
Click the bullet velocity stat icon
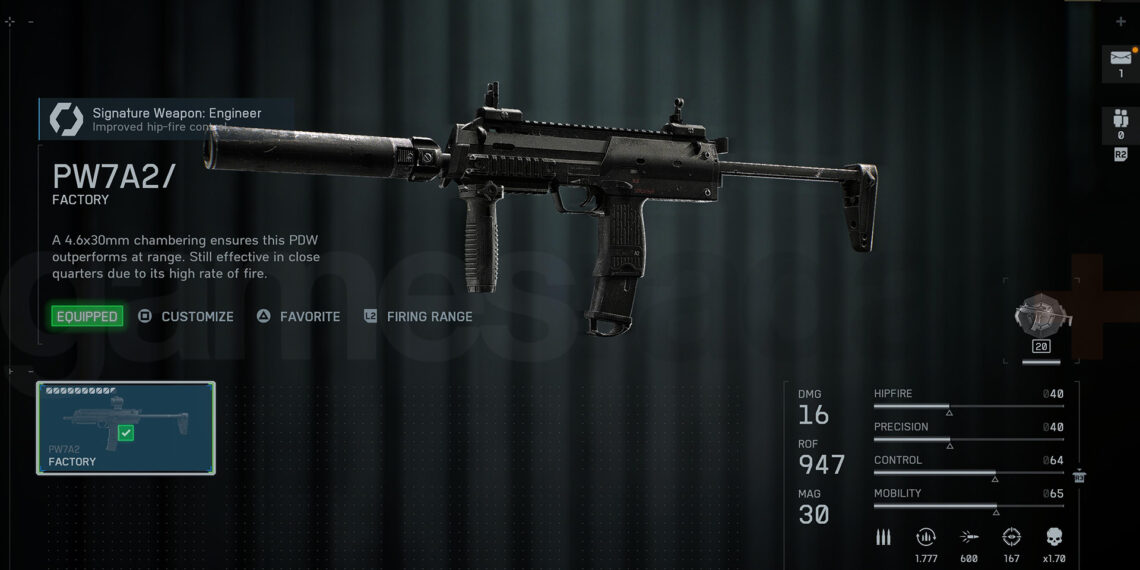tap(969, 537)
